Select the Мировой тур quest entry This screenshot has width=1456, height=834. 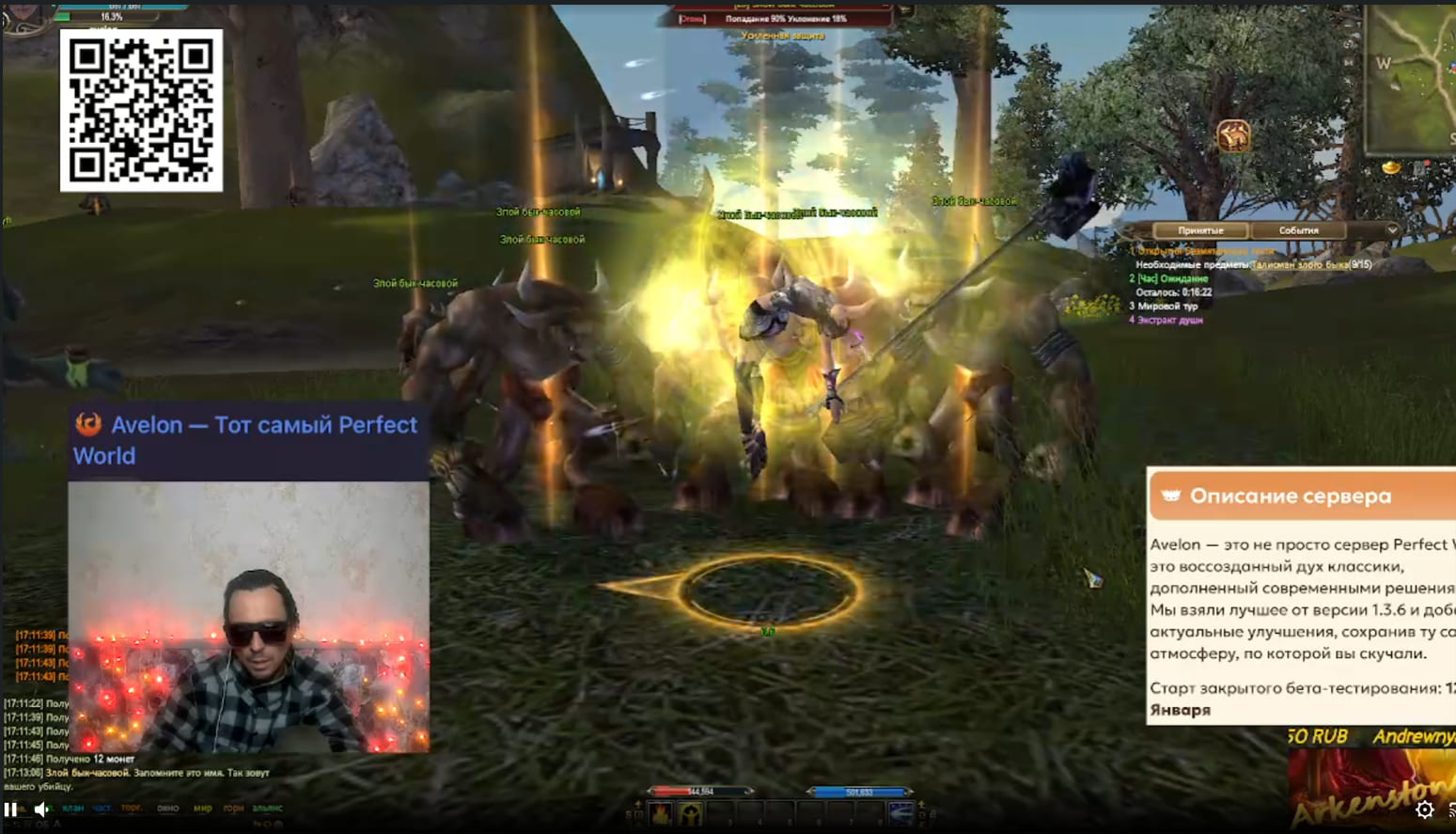coord(1172,306)
